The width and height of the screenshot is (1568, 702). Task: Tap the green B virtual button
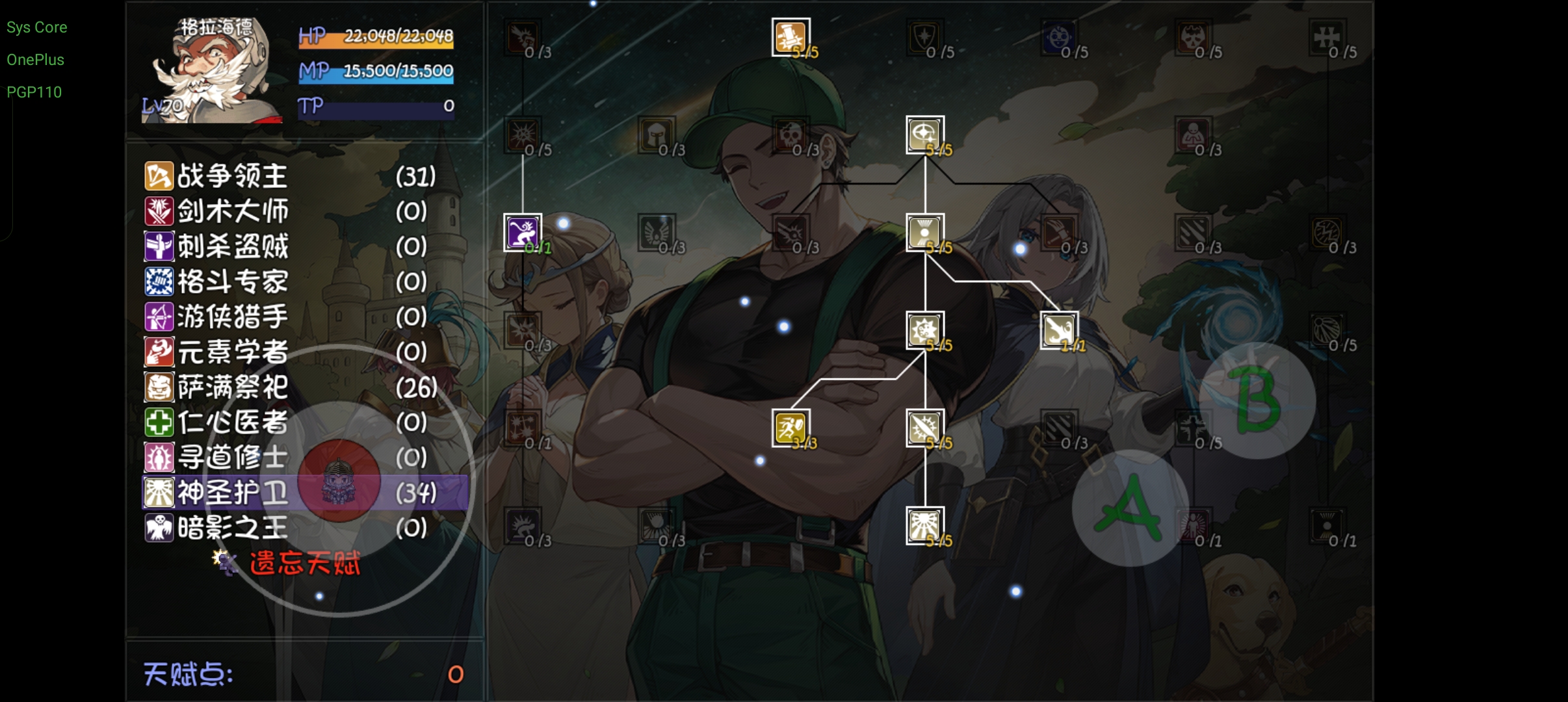click(x=1257, y=400)
